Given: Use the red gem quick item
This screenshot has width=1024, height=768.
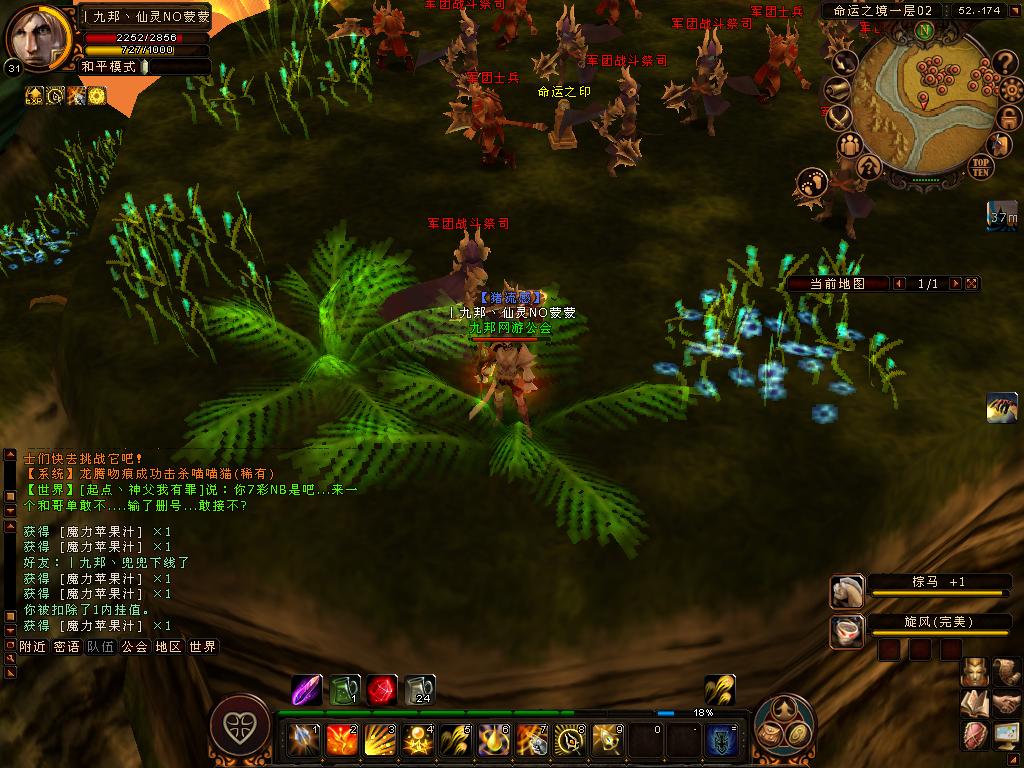Looking at the screenshot, I should pos(381,690).
